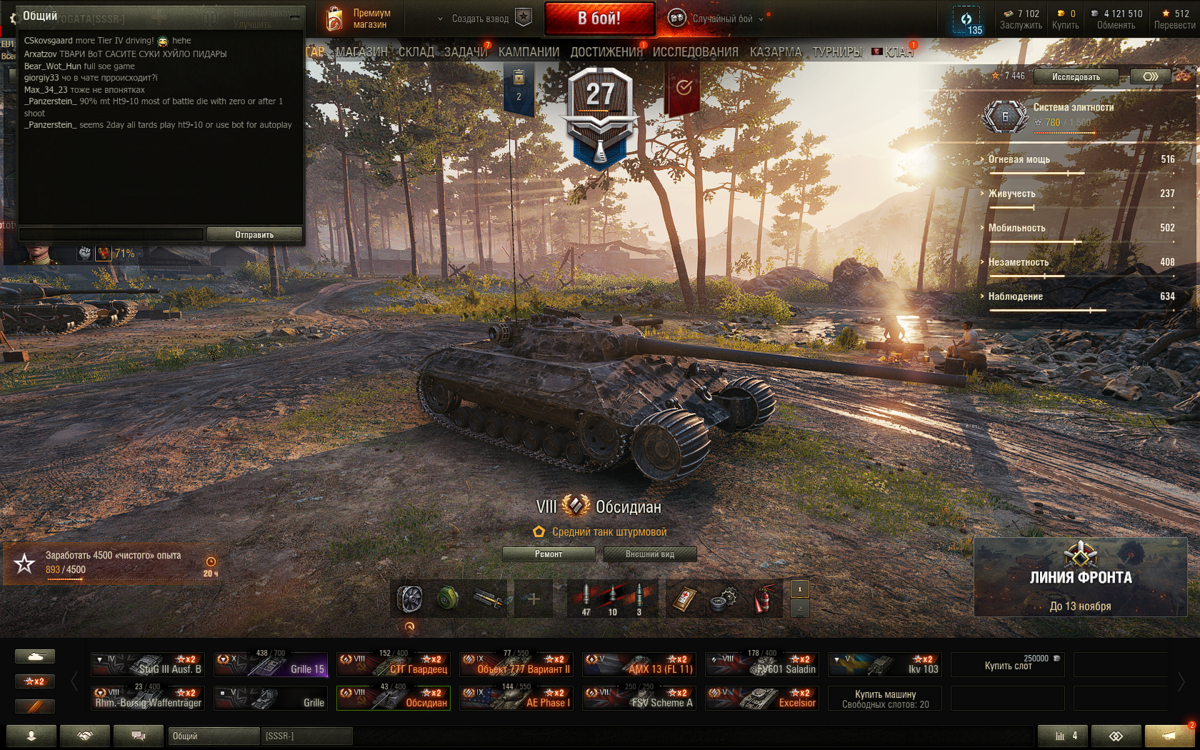The image size is (1200, 750).
Task: Click the Отправить chat send button
Action: [254, 235]
